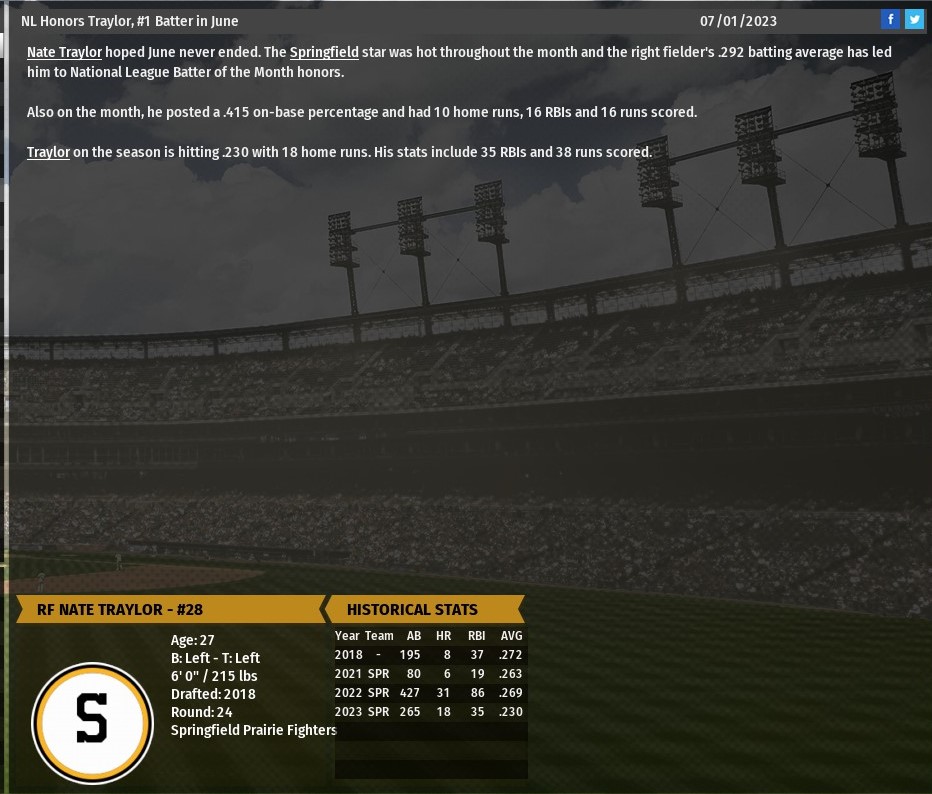Click the Traylor link in the season summary
This screenshot has width=932, height=794.
pyautogui.click(x=48, y=152)
